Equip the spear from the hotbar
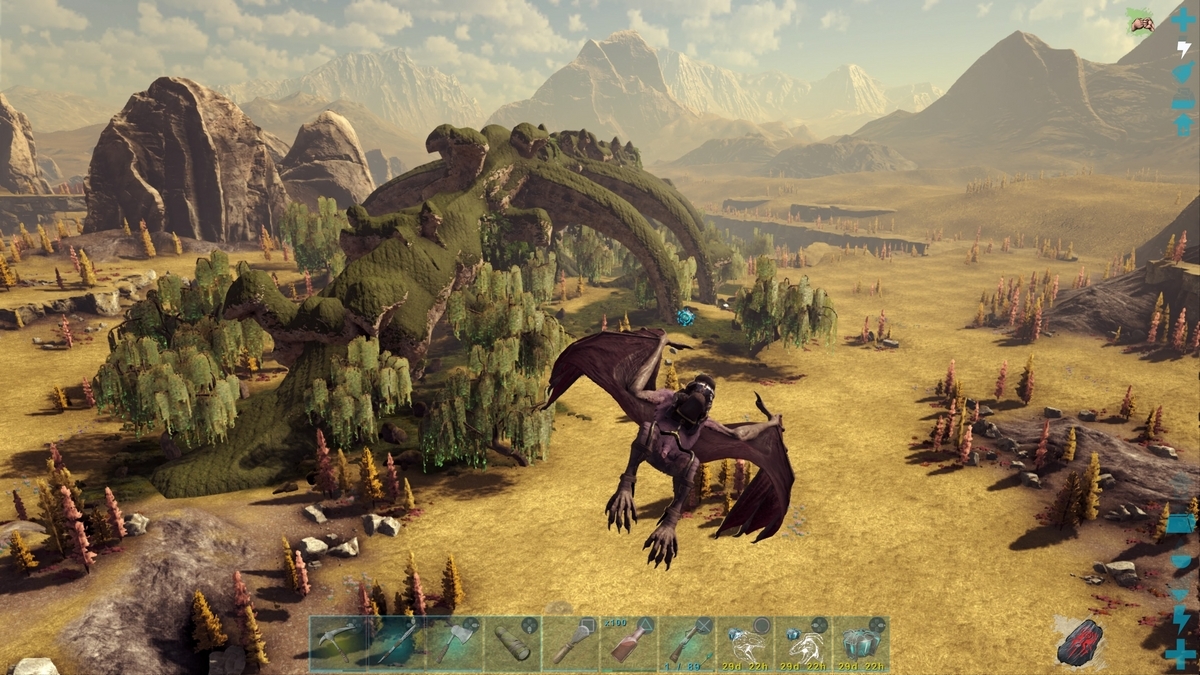 [x=396, y=643]
